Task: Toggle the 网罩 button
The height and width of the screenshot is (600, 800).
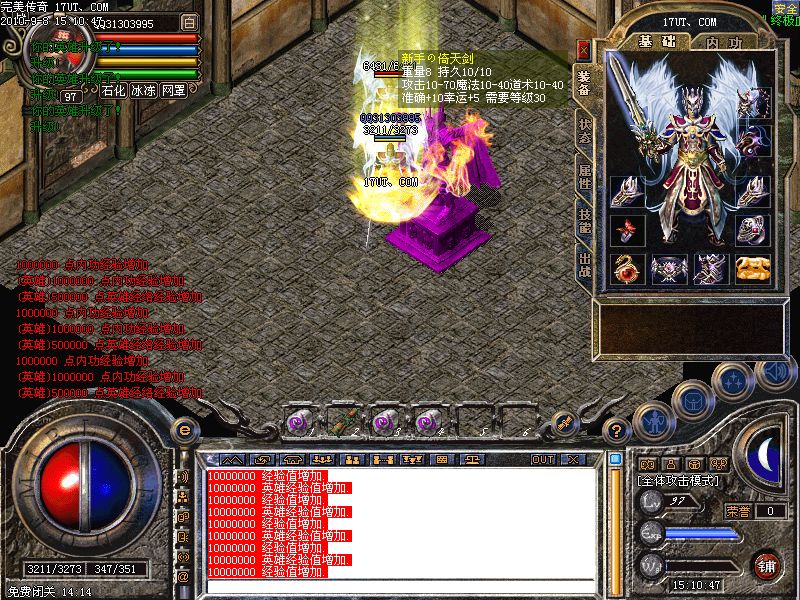Action: coord(173,90)
